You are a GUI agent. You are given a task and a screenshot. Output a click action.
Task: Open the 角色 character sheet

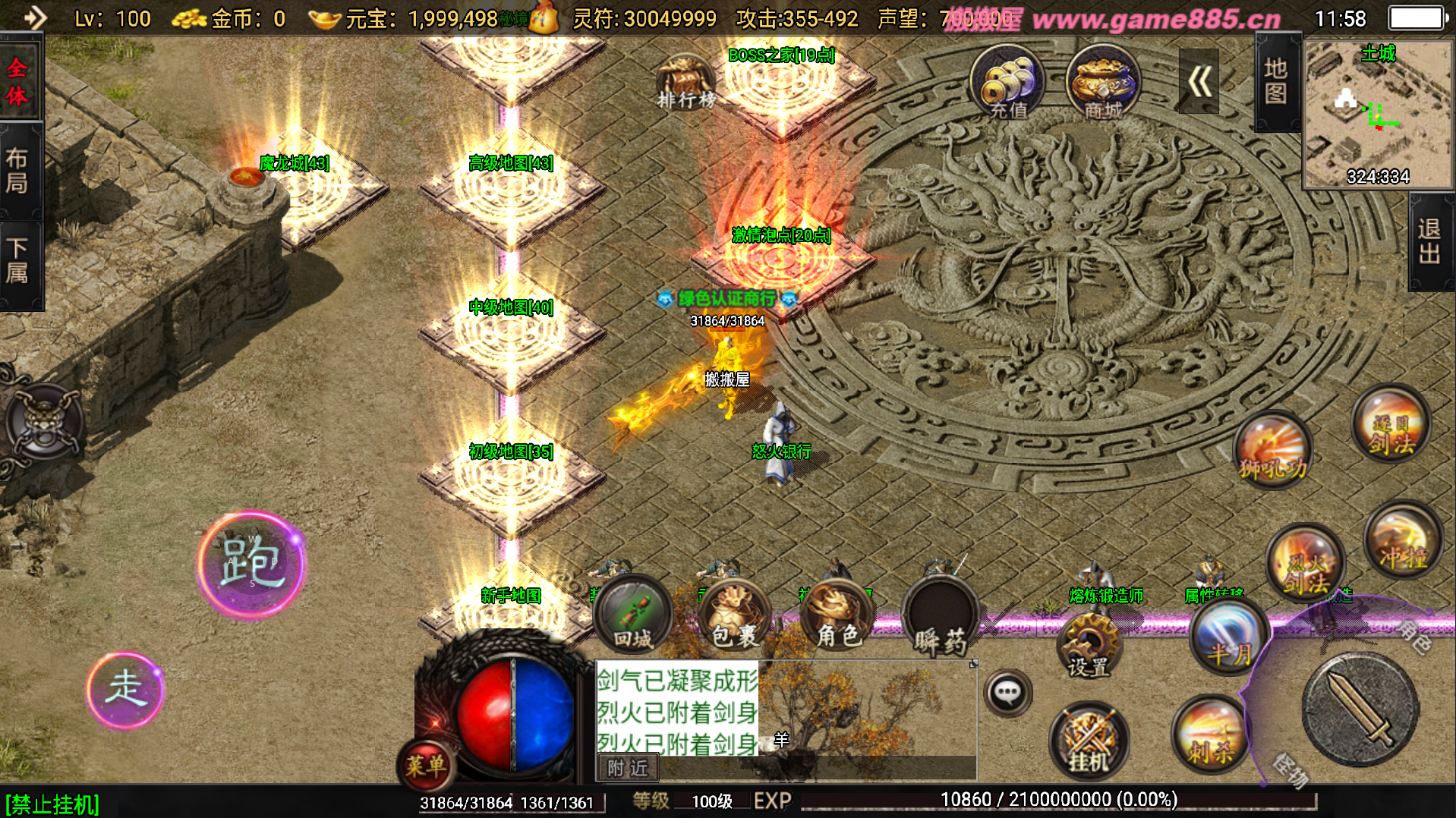pyautogui.click(x=837, y=616)
